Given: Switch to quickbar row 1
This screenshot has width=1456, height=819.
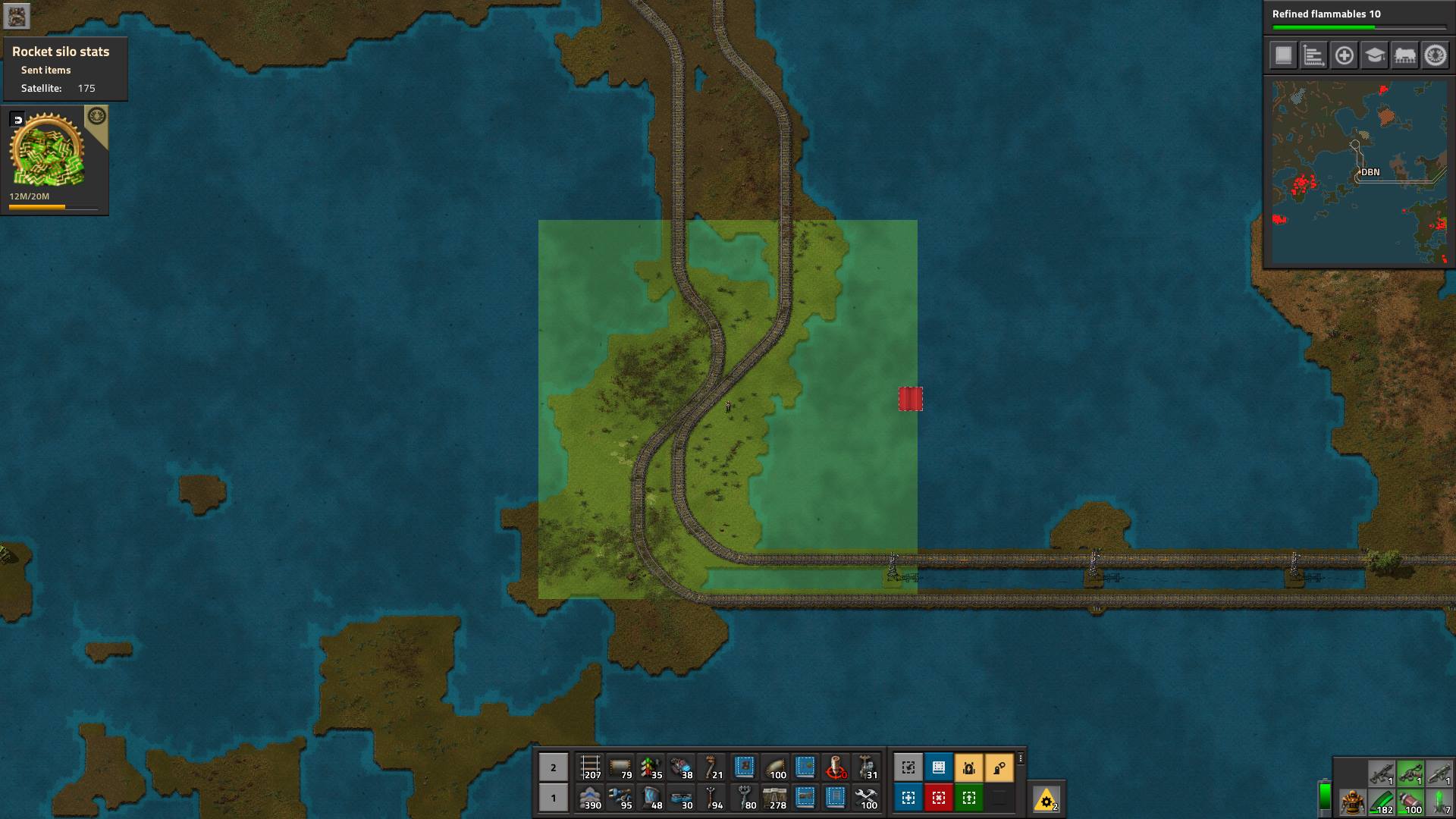Looking at the screenshot, I should pyautogui.click(x=553, y=798).
